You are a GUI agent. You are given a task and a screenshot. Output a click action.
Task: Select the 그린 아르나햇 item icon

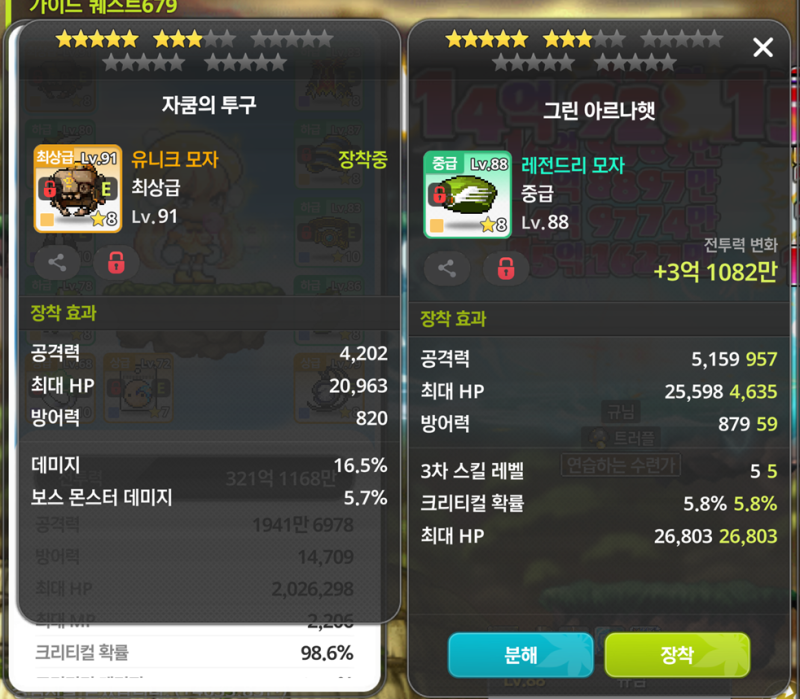point(460,195)
